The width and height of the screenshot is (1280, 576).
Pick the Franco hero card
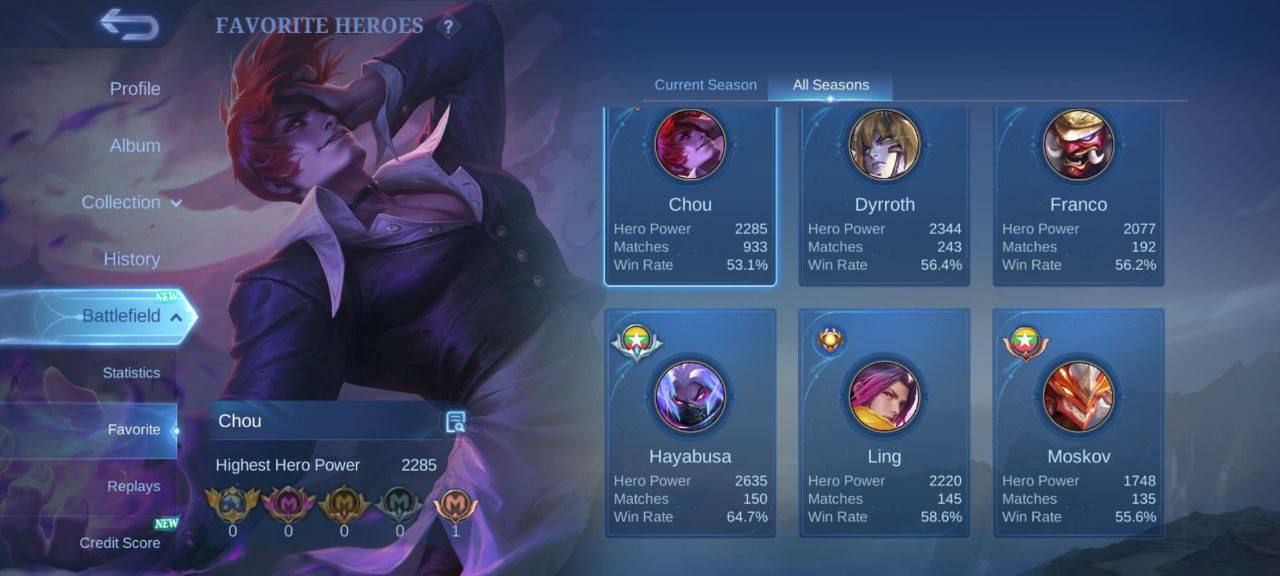[1078, 196]
